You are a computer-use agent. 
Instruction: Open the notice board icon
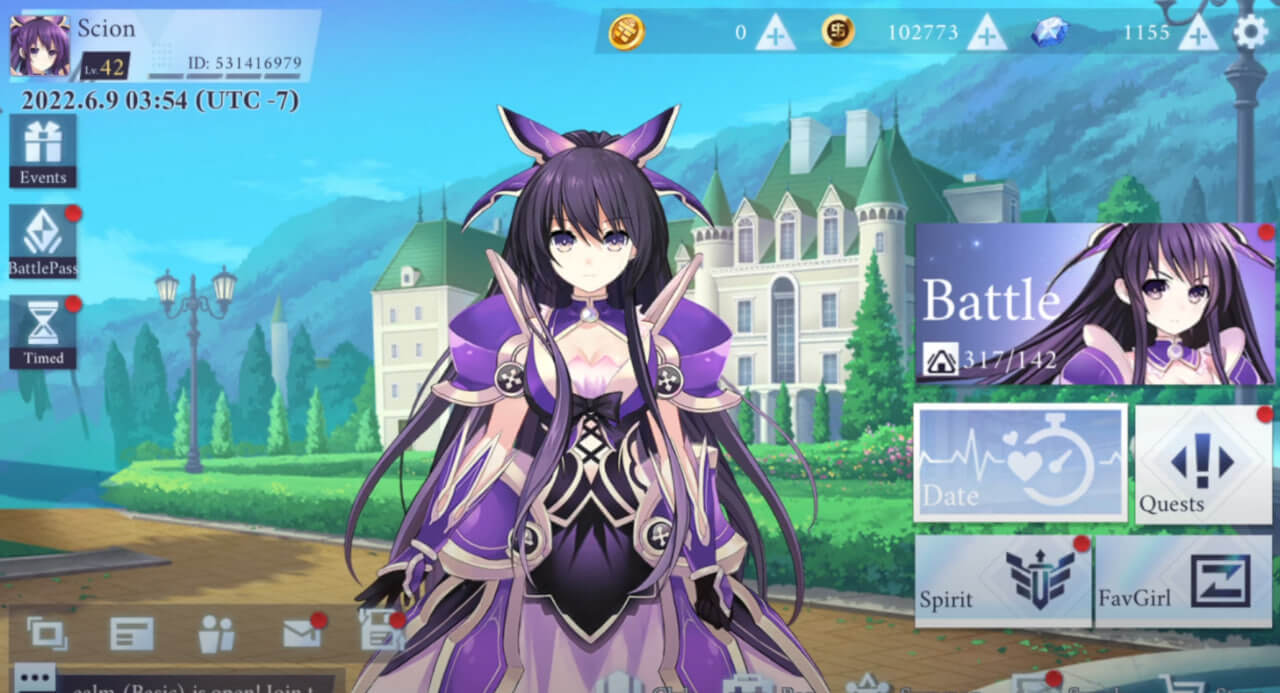click(132, 633)
